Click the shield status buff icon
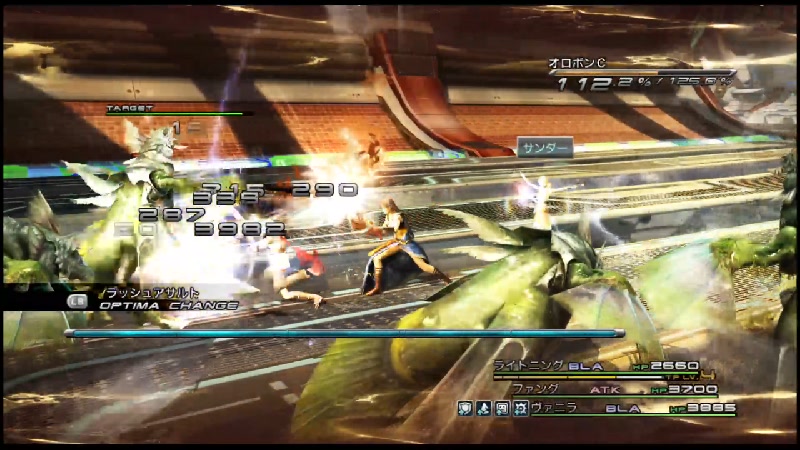Screen dimensions: 800x450 tap(466, 408)
